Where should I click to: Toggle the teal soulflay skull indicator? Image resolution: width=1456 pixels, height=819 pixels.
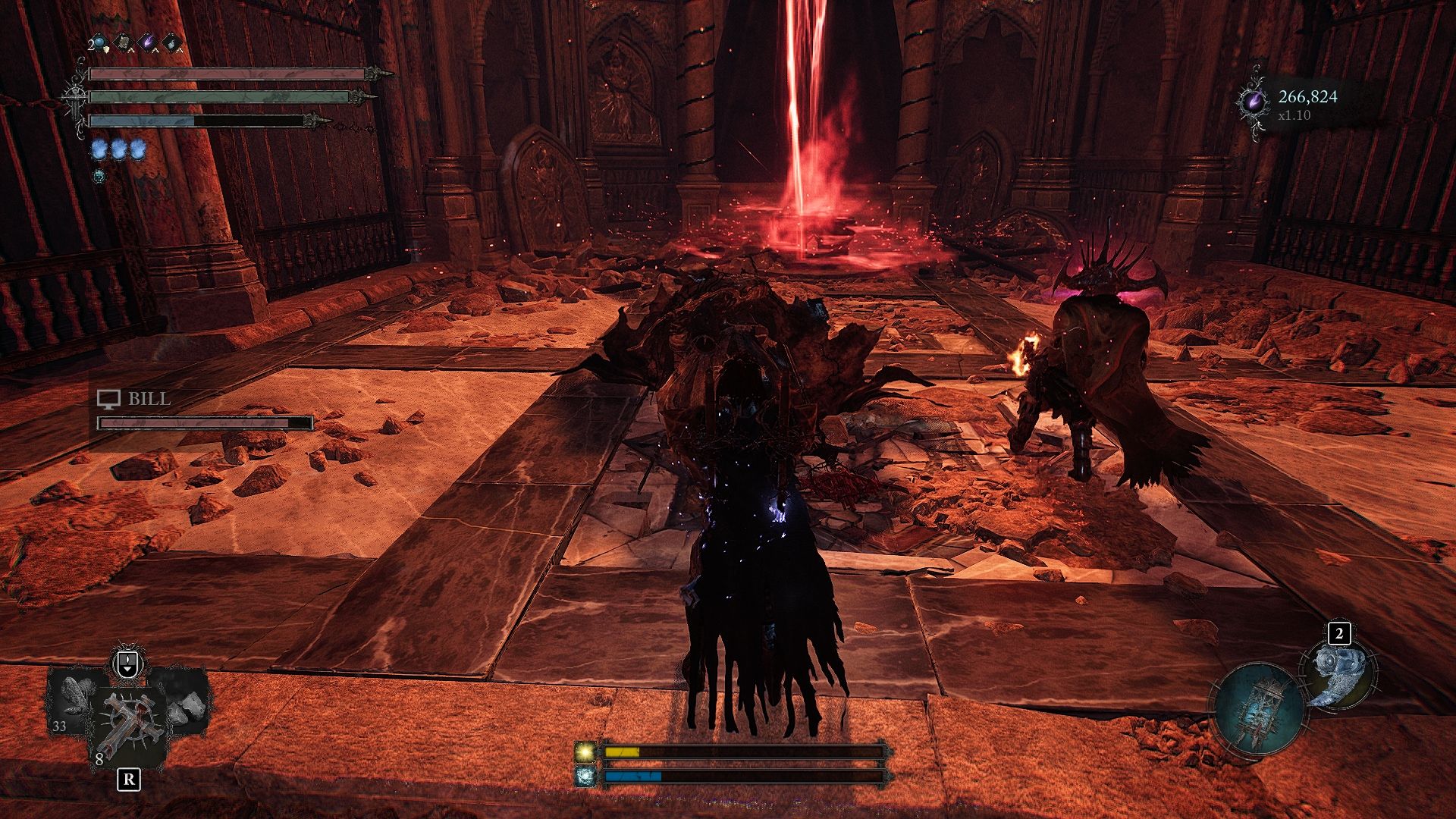point(99,176)
